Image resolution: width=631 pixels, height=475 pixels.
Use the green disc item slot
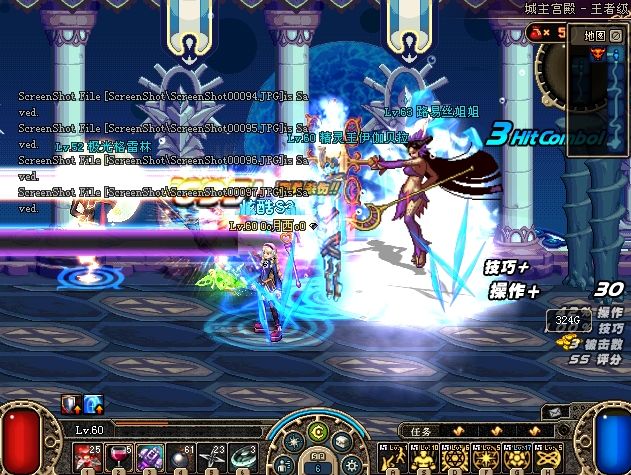click(x=245, y=456)
